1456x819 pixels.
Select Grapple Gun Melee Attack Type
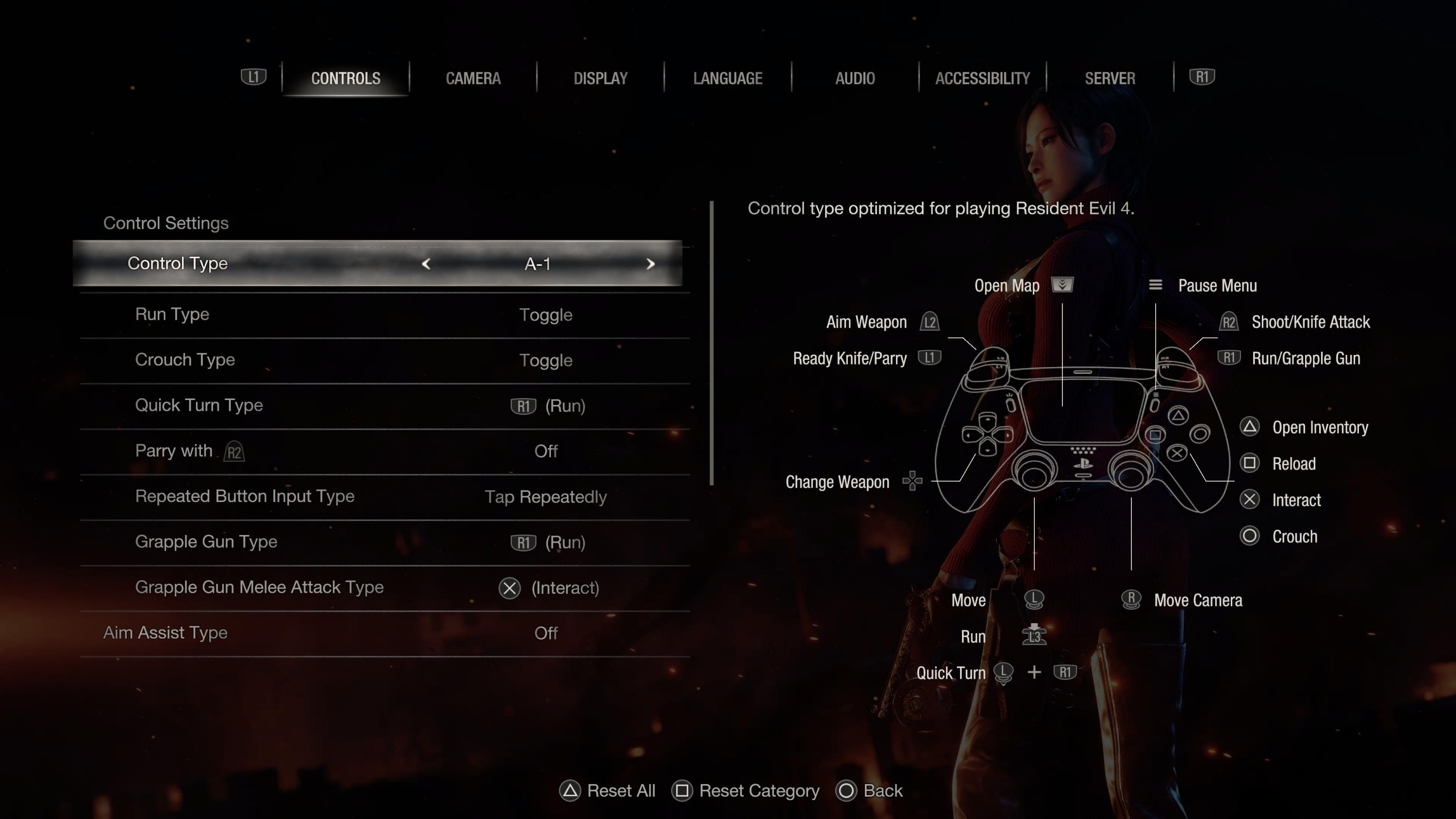pyautogui.click(x=384, y=588)
